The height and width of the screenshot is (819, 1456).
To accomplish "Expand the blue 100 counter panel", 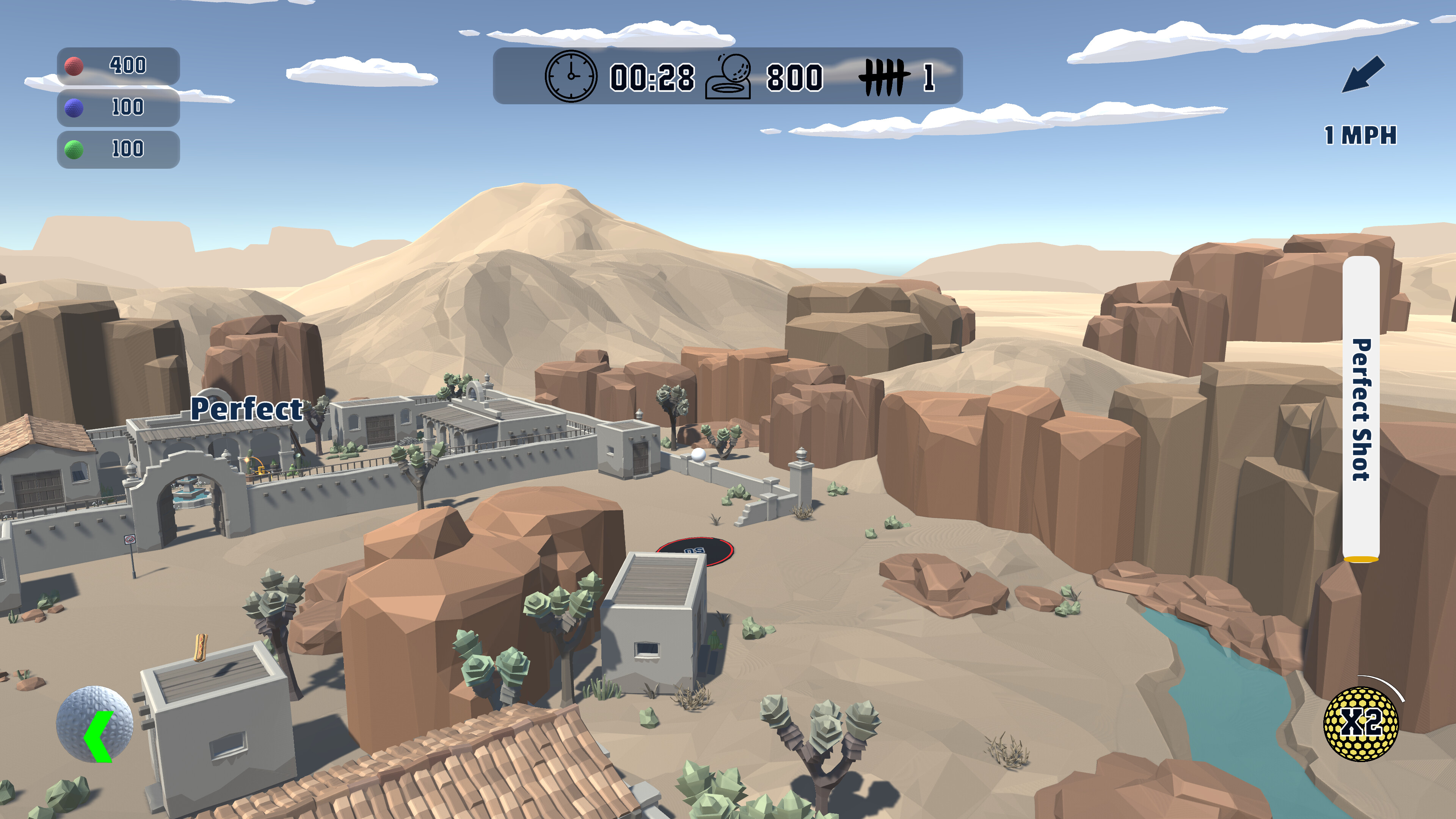I will point(119,108).
